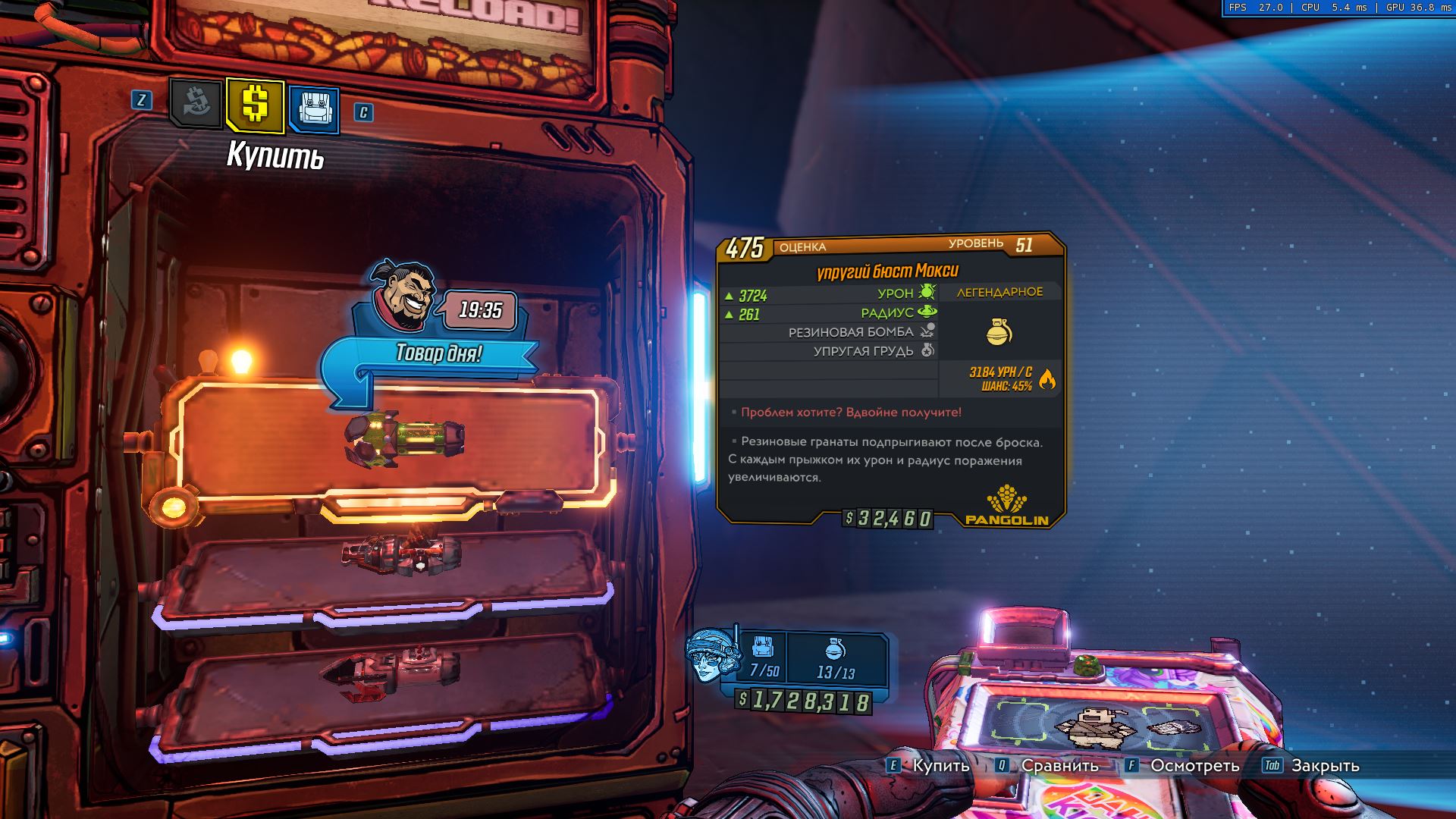This screenshot has height=819, width=1456.
Task: Choose the middle shelf item
Action: [x=400, y=553]
